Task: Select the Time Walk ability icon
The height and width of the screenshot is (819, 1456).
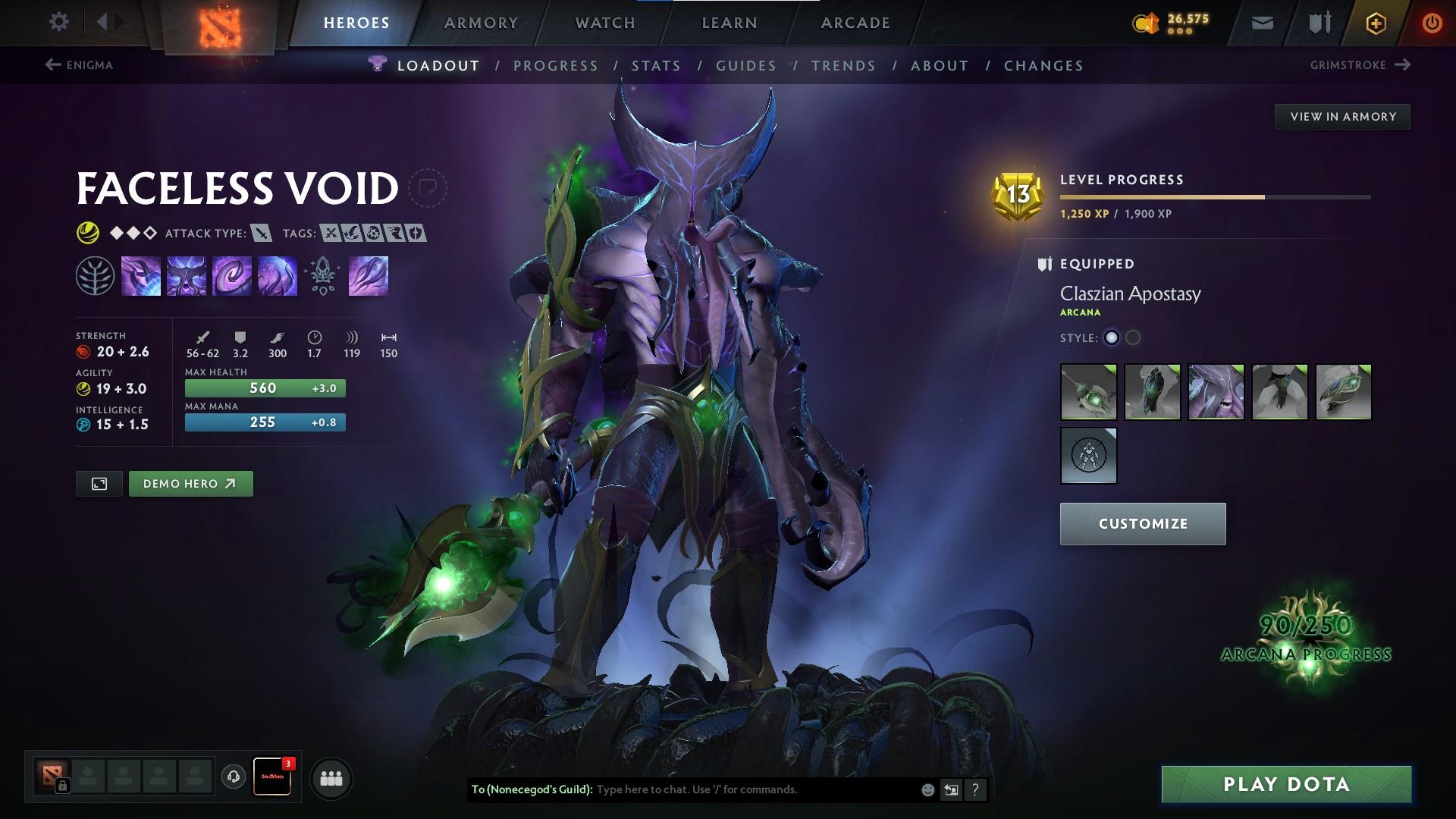Action: (x=141, y=275)
